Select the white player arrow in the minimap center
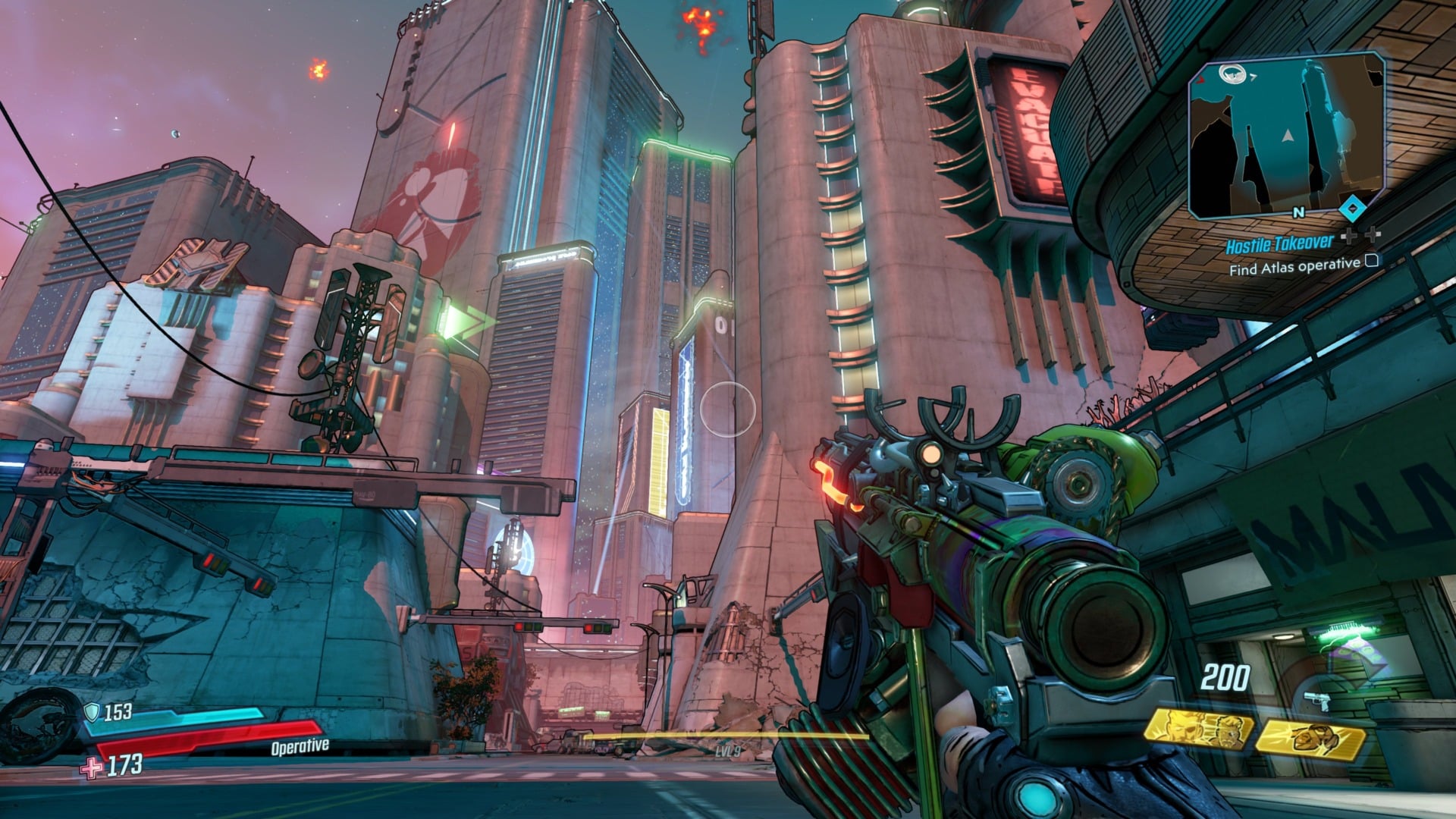This screenshot has width=1456, height=819. point(1287,137)
